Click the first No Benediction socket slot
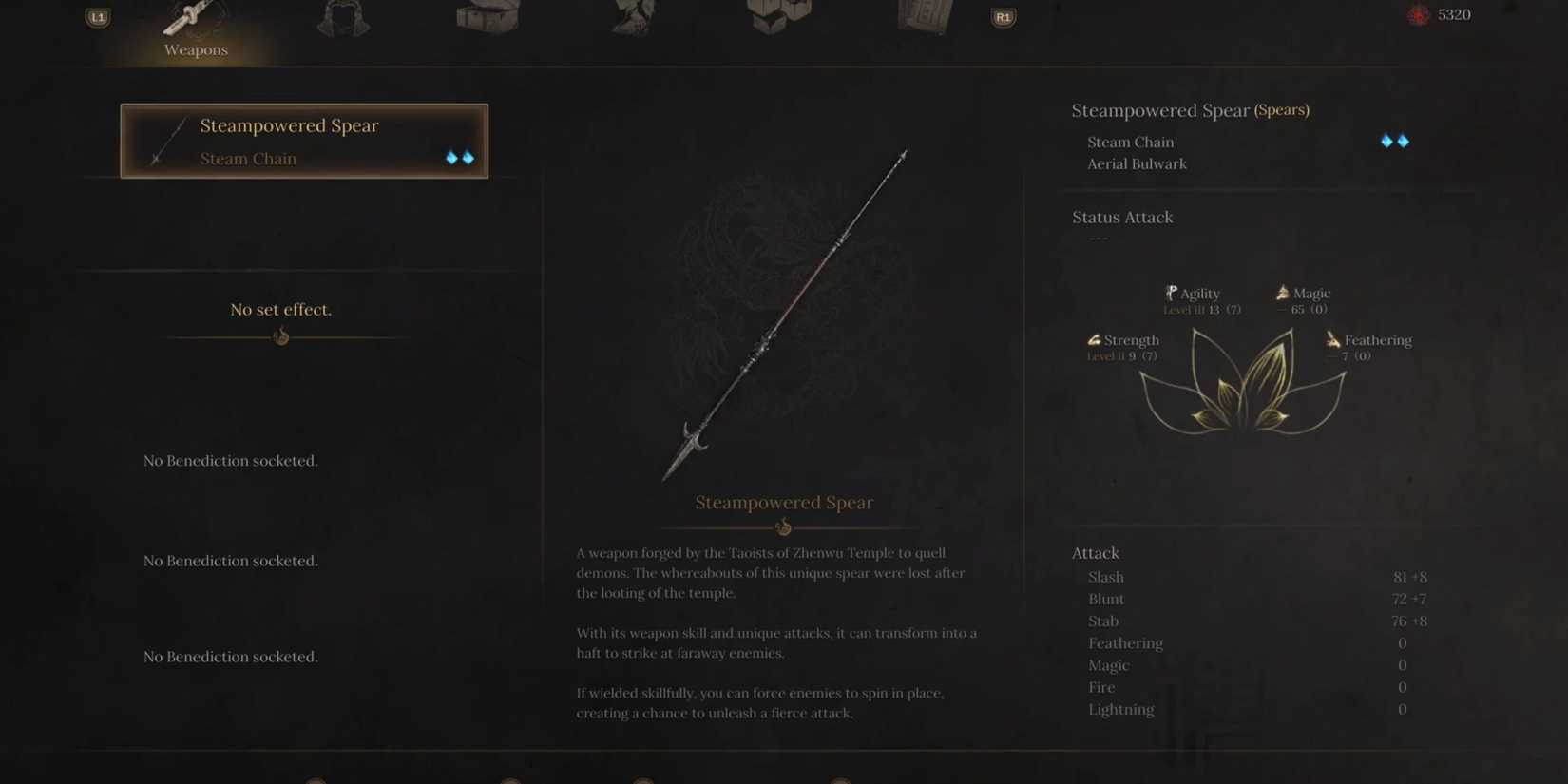The width and height of the screenshot is (1568, 784). point(230,460)
